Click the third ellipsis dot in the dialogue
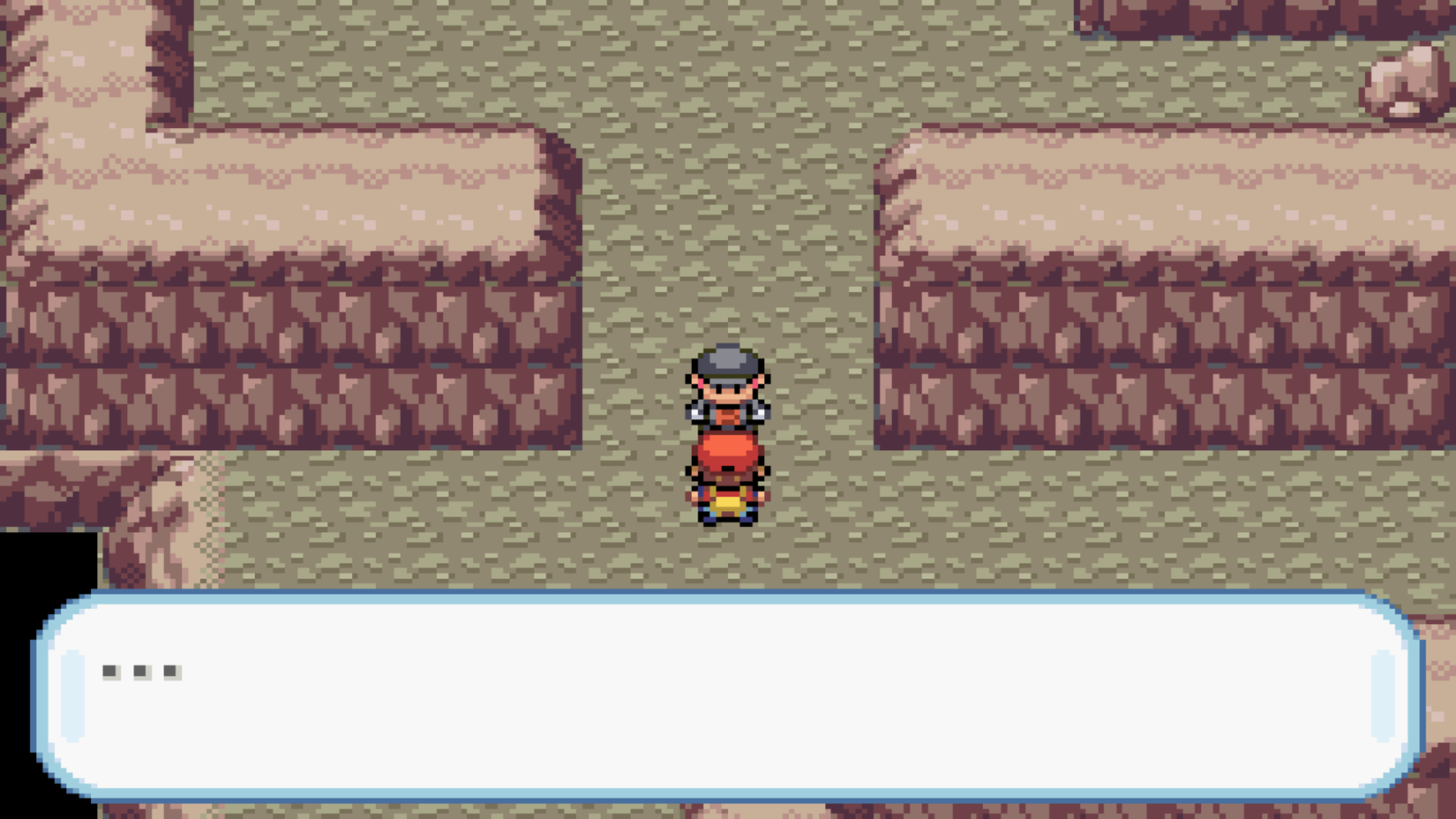The width and height of the screenshot is (1456, 819). 169,673
